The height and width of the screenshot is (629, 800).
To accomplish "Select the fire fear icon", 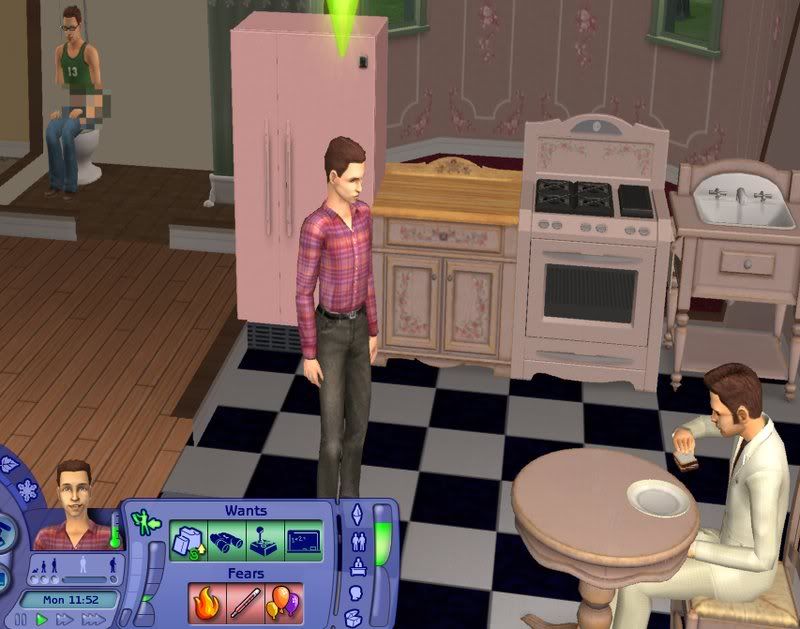I will [207, 602].
